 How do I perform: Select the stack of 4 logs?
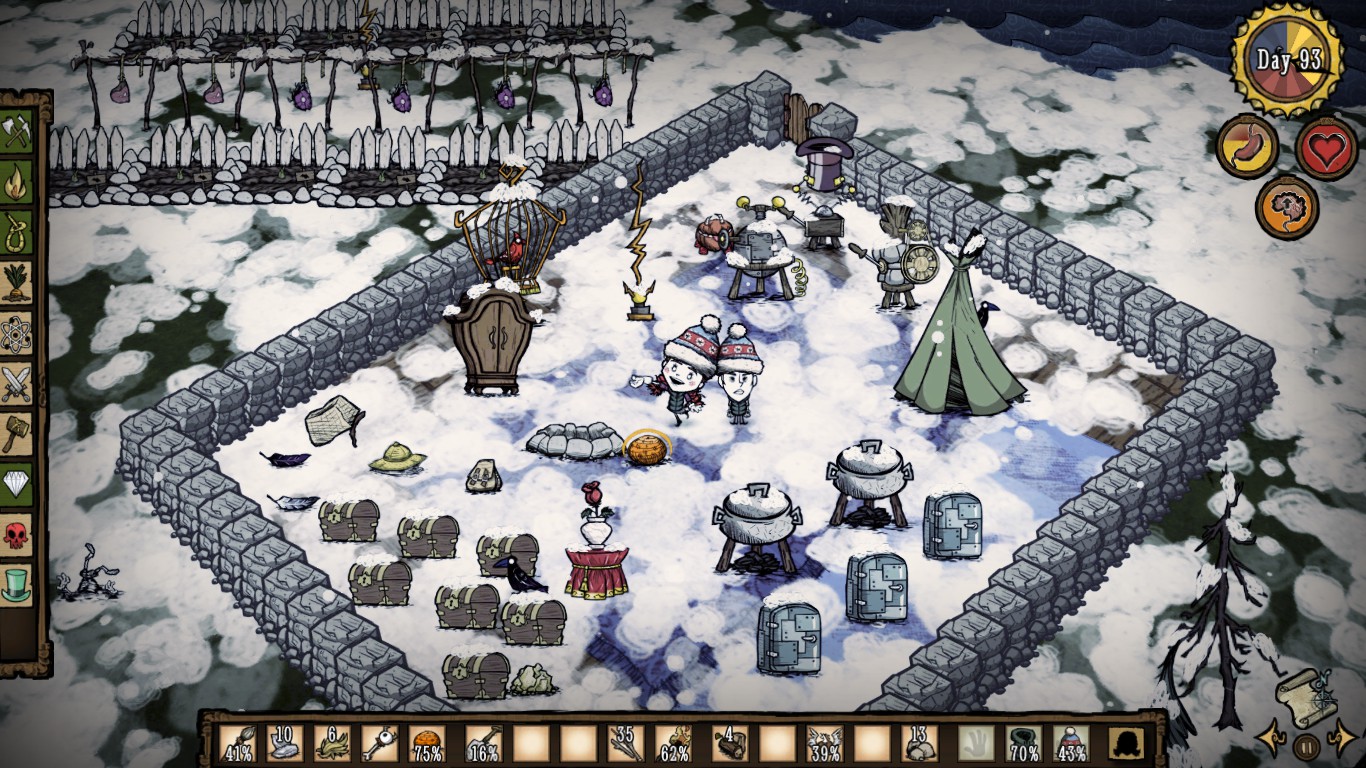point(729,744)
